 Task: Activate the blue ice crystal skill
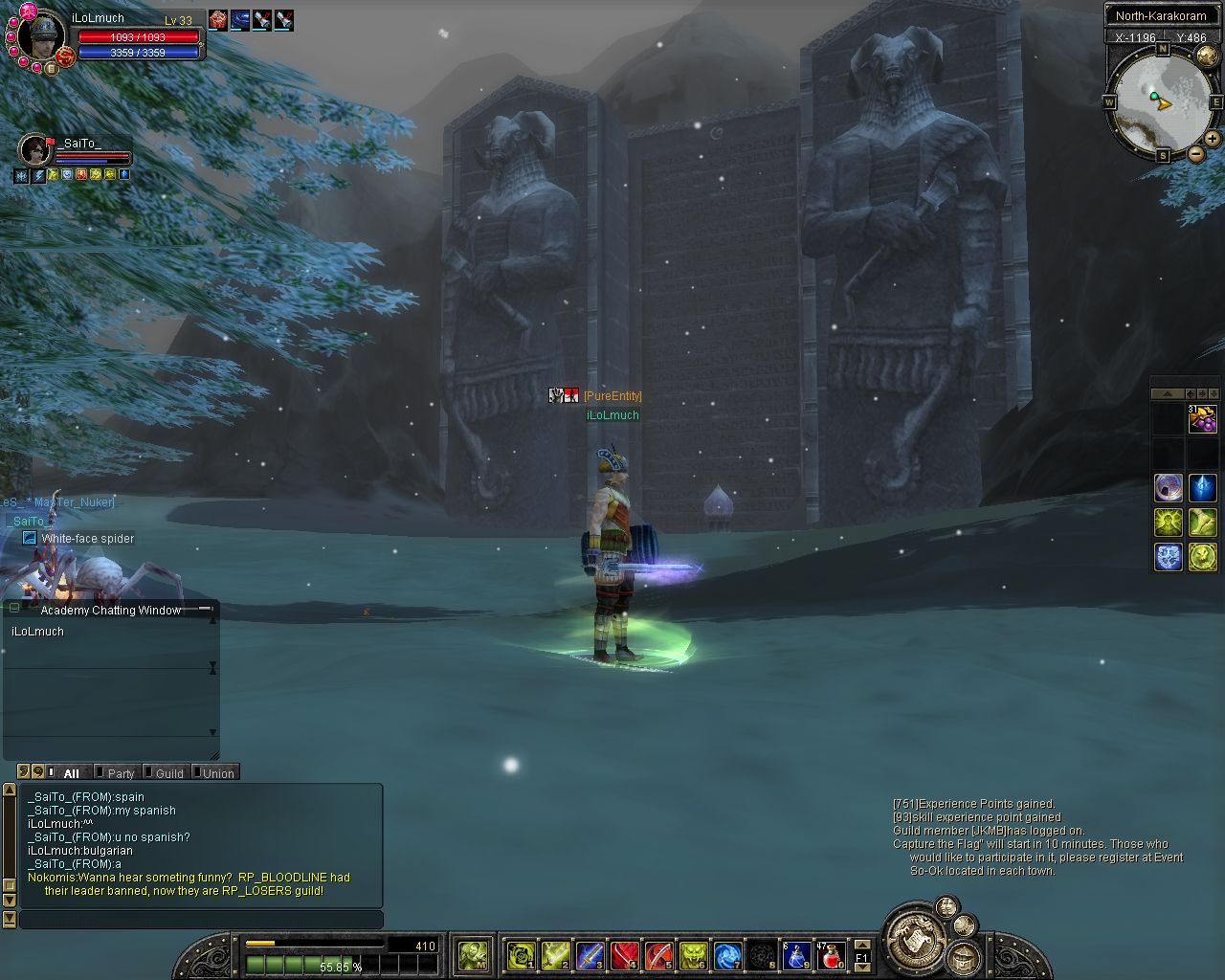[1202, 488]
